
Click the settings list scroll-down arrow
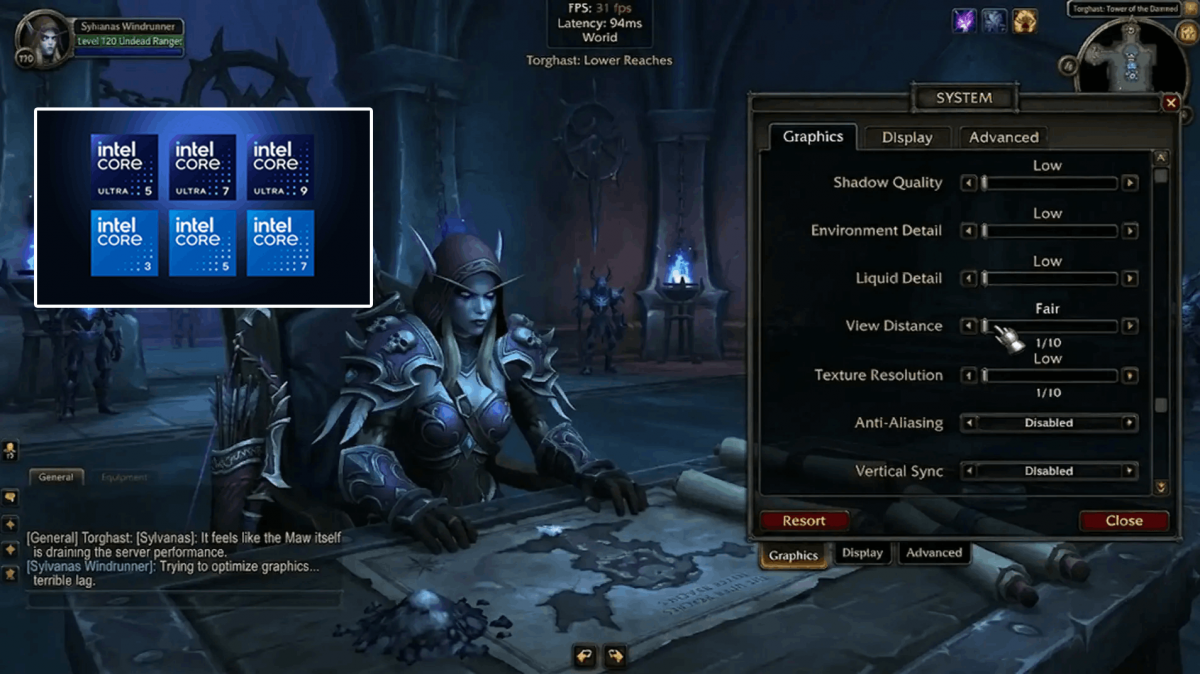[1161, 487]
